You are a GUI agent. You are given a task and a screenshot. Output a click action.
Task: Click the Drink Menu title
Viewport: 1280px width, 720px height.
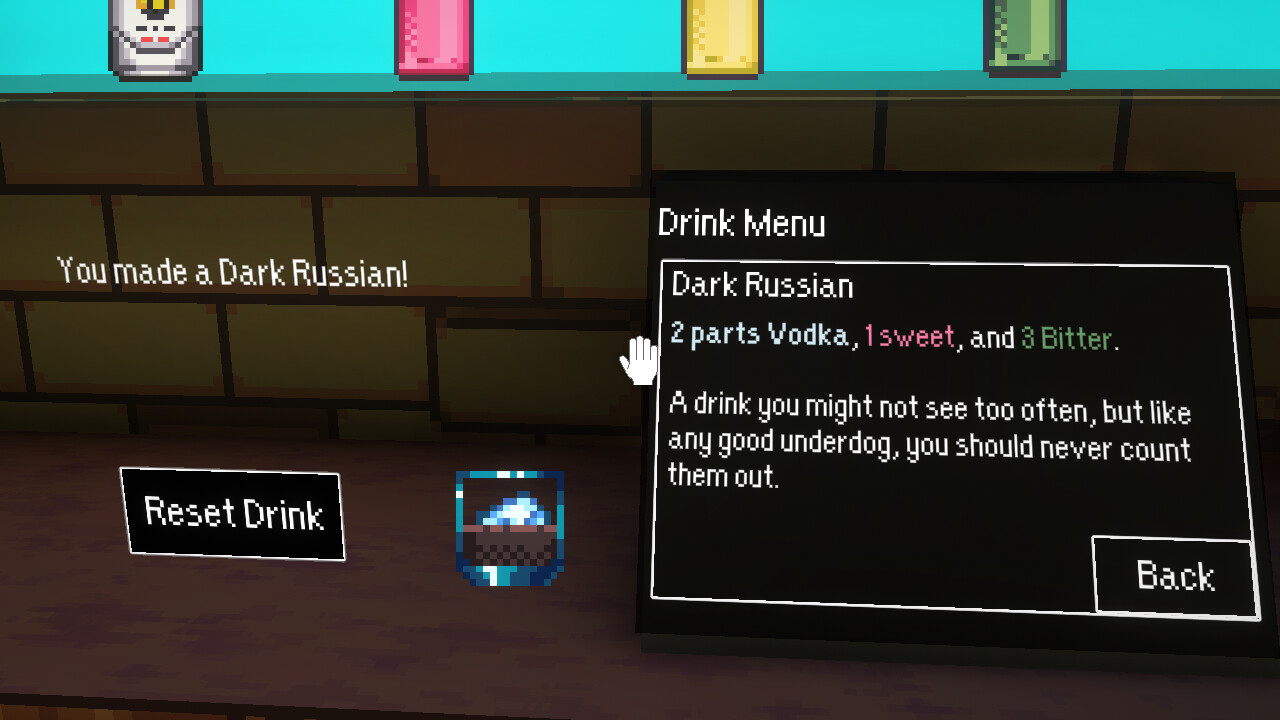(x=742, y=223)
